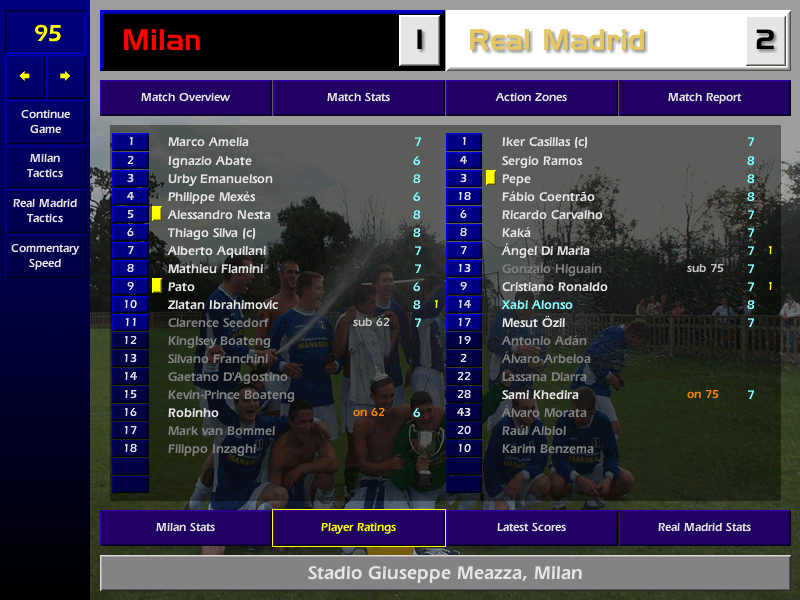
Task: Switch to the Match Overview tab
Action: tap(185, 98)
